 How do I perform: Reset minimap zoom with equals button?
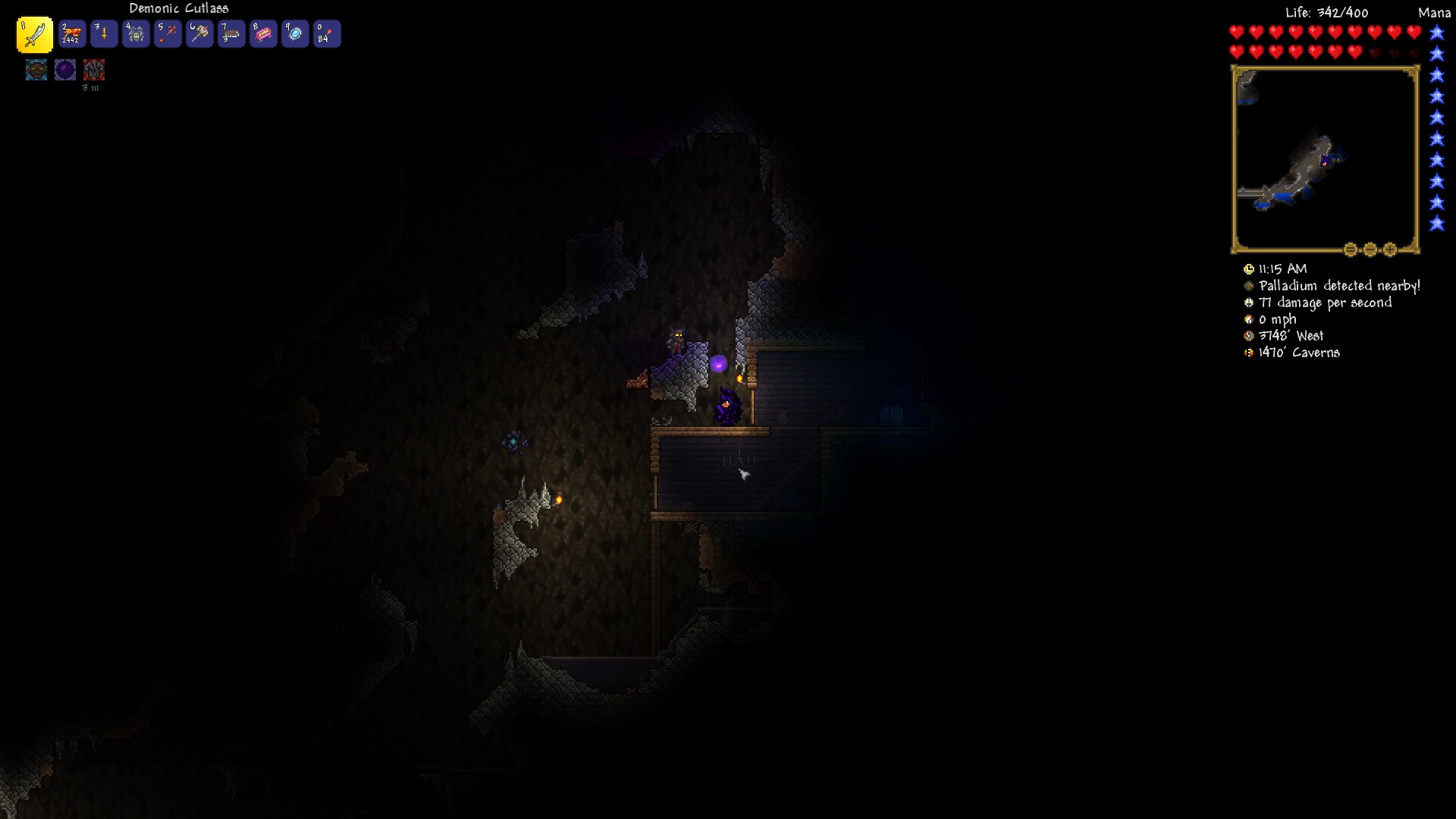pyautogui.click(x=1350, y=249)
